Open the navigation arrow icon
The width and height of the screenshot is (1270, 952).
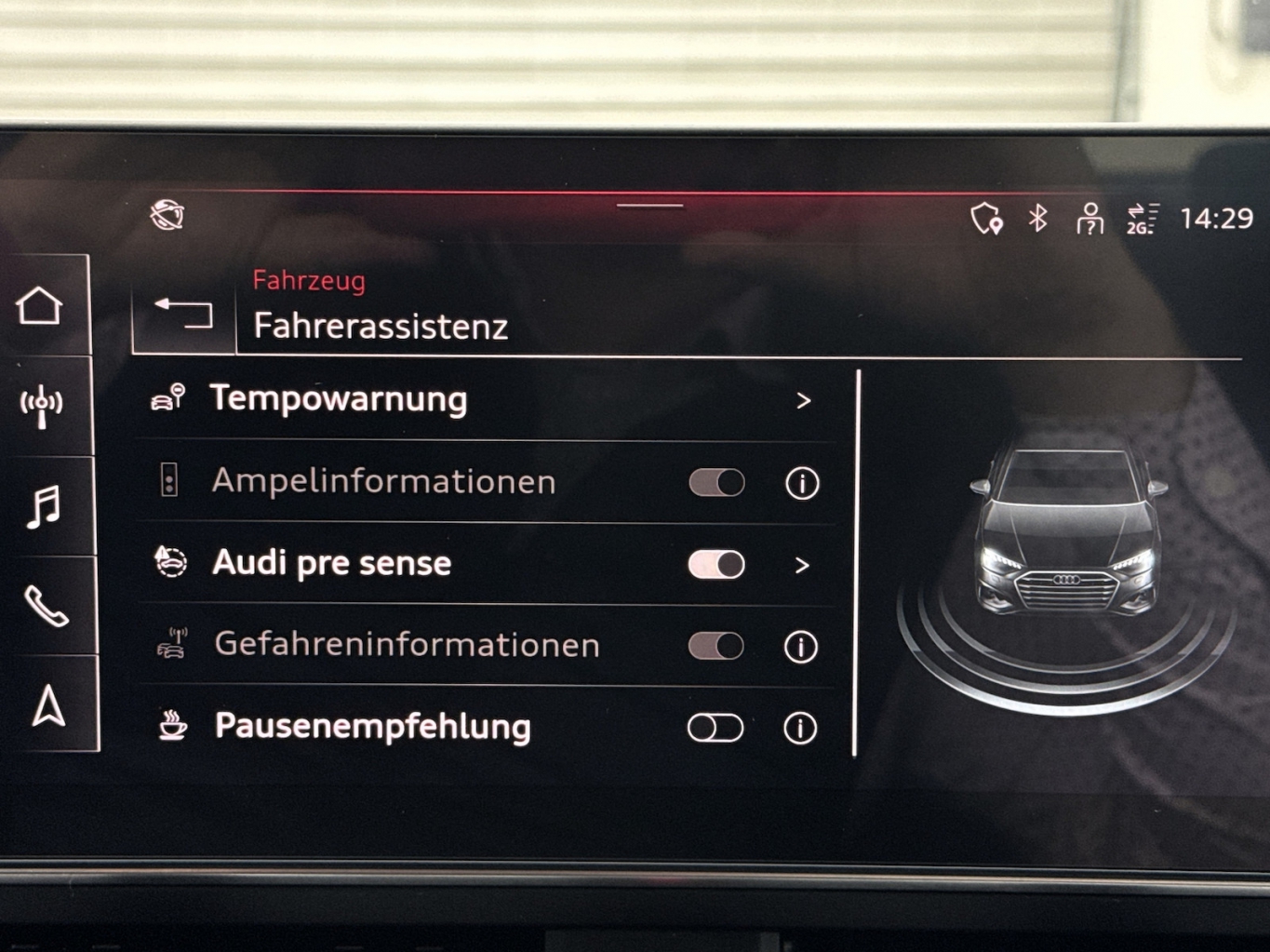pos(48,705)
